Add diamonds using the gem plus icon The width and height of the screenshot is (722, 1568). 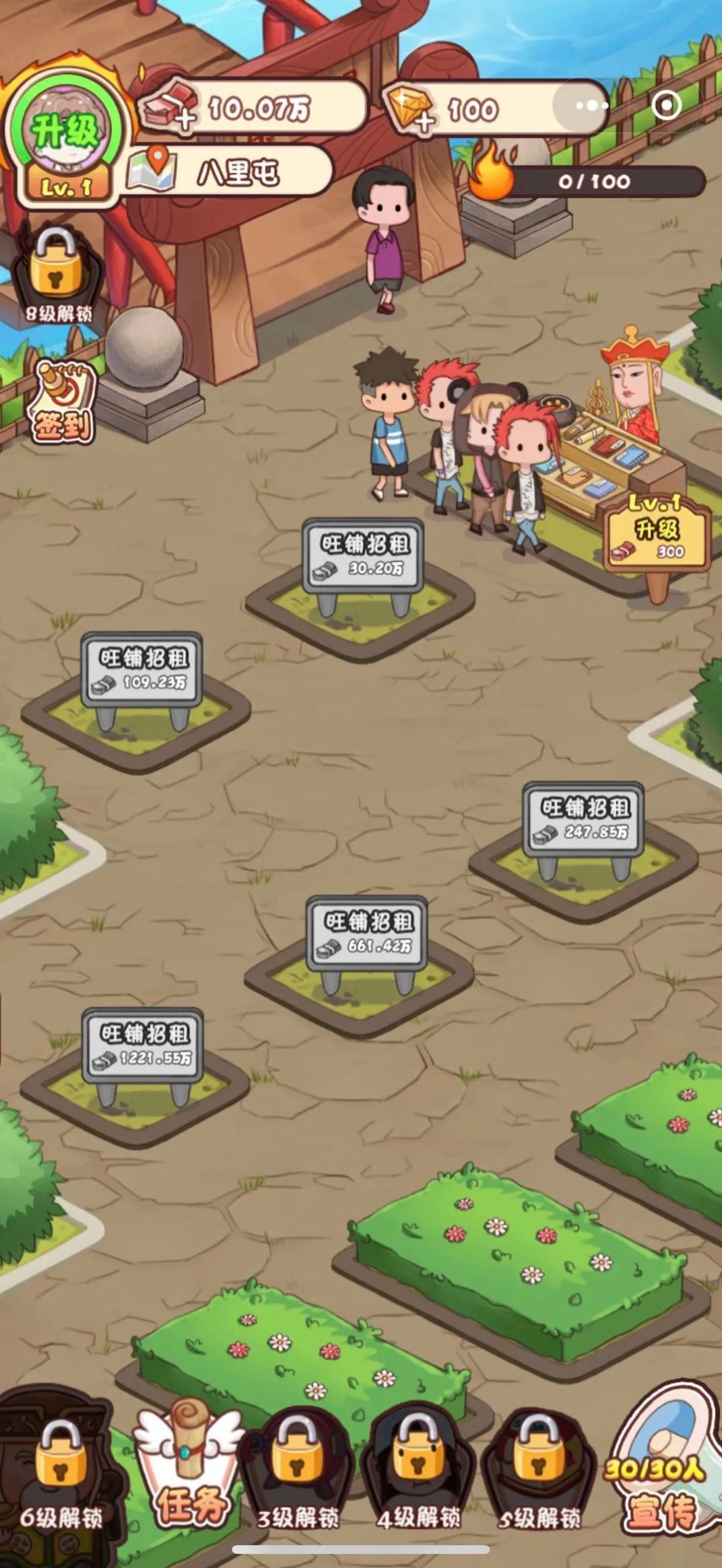click(411, 108)
